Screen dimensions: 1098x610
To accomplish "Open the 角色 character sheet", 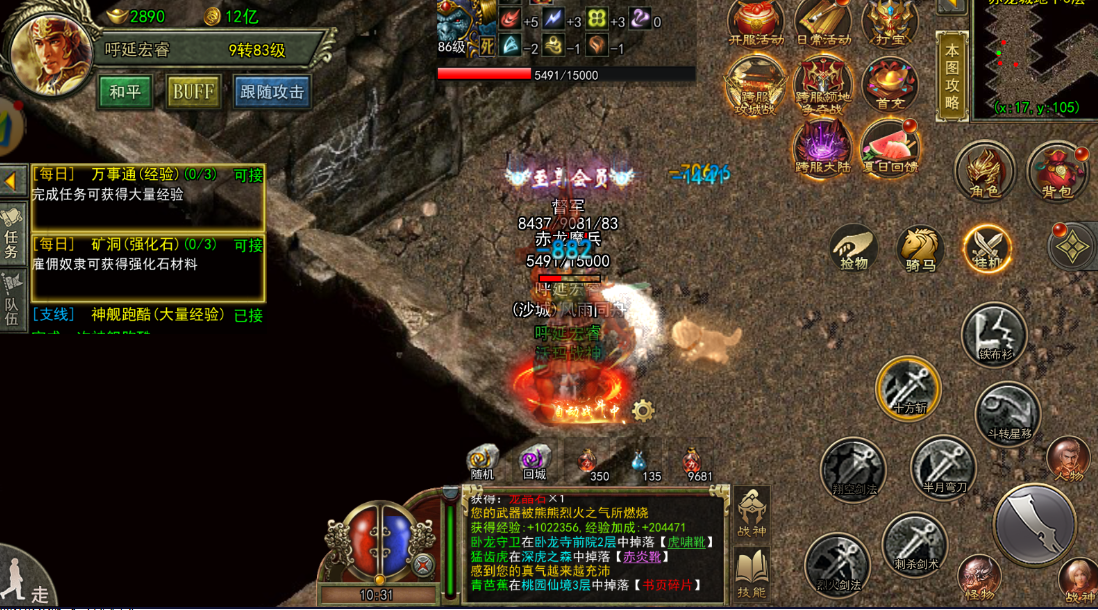I will pyautogui.click(x=984, y=171).
